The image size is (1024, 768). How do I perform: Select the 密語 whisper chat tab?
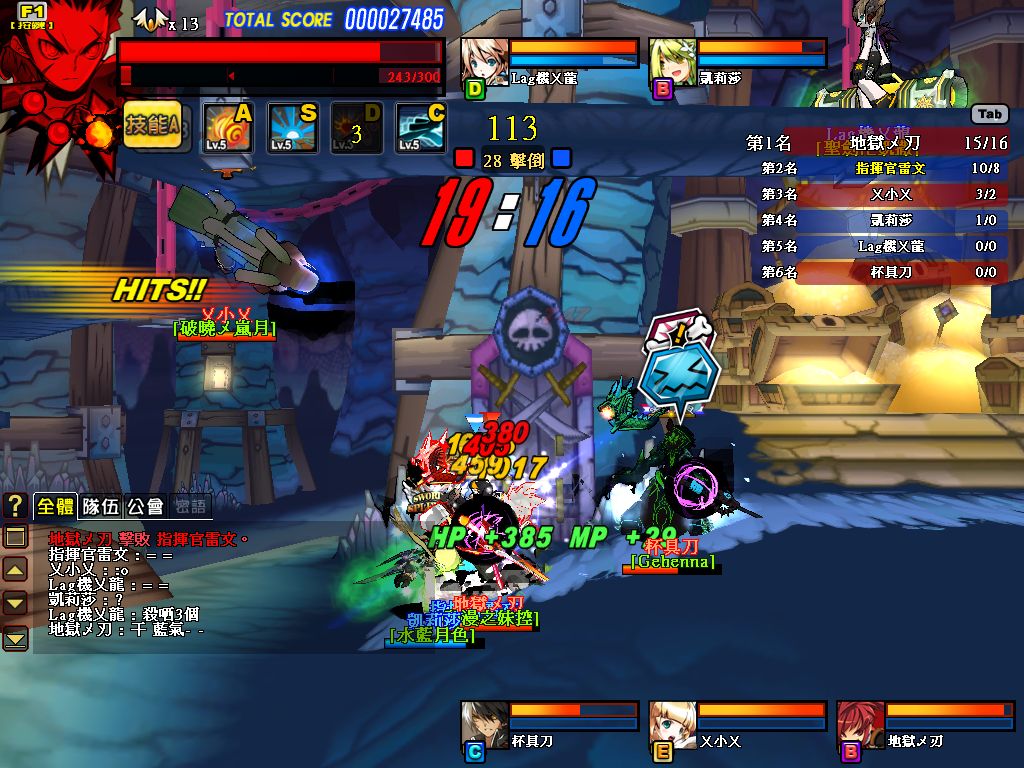pyautogui.click(x=190, y=506)
